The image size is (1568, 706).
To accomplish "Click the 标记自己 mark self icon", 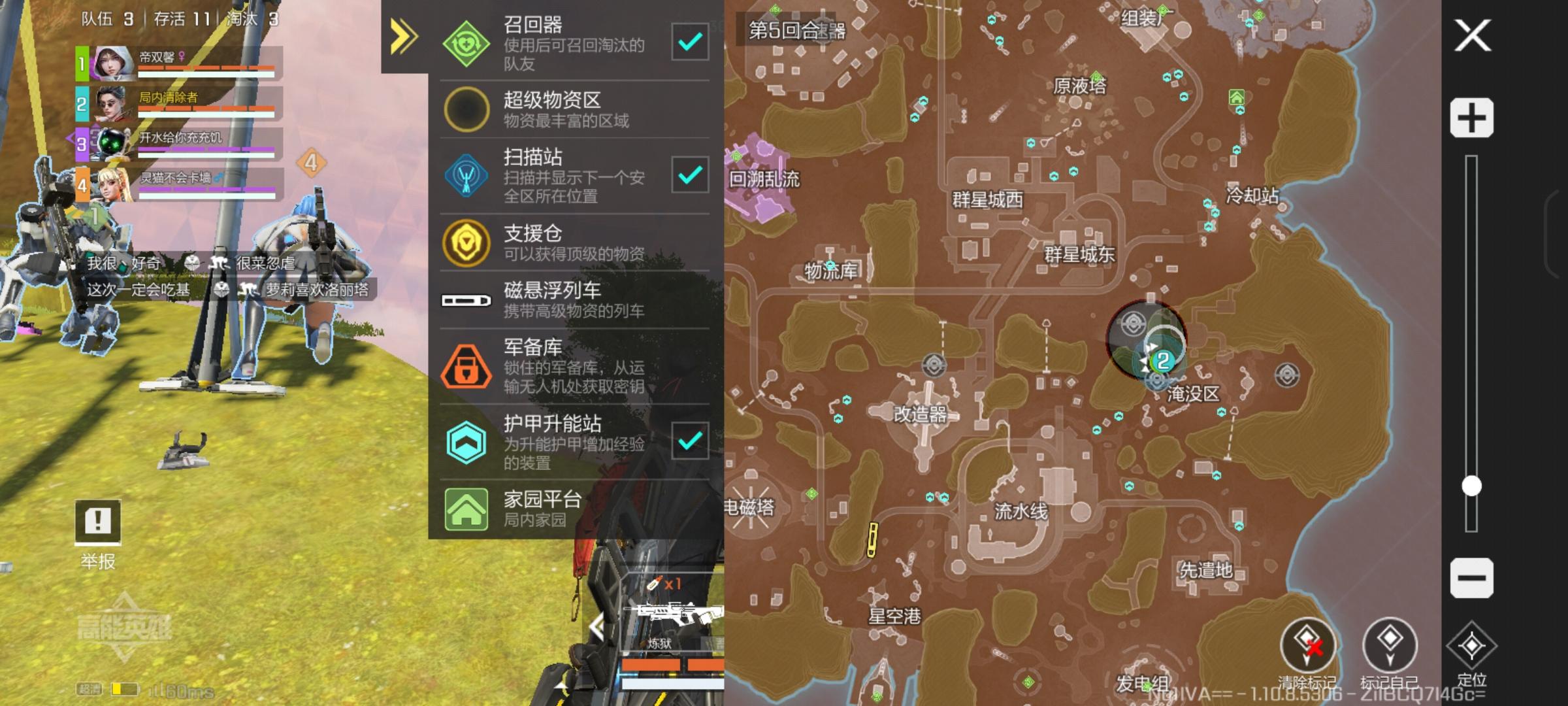I will (x=1390, y=643).
